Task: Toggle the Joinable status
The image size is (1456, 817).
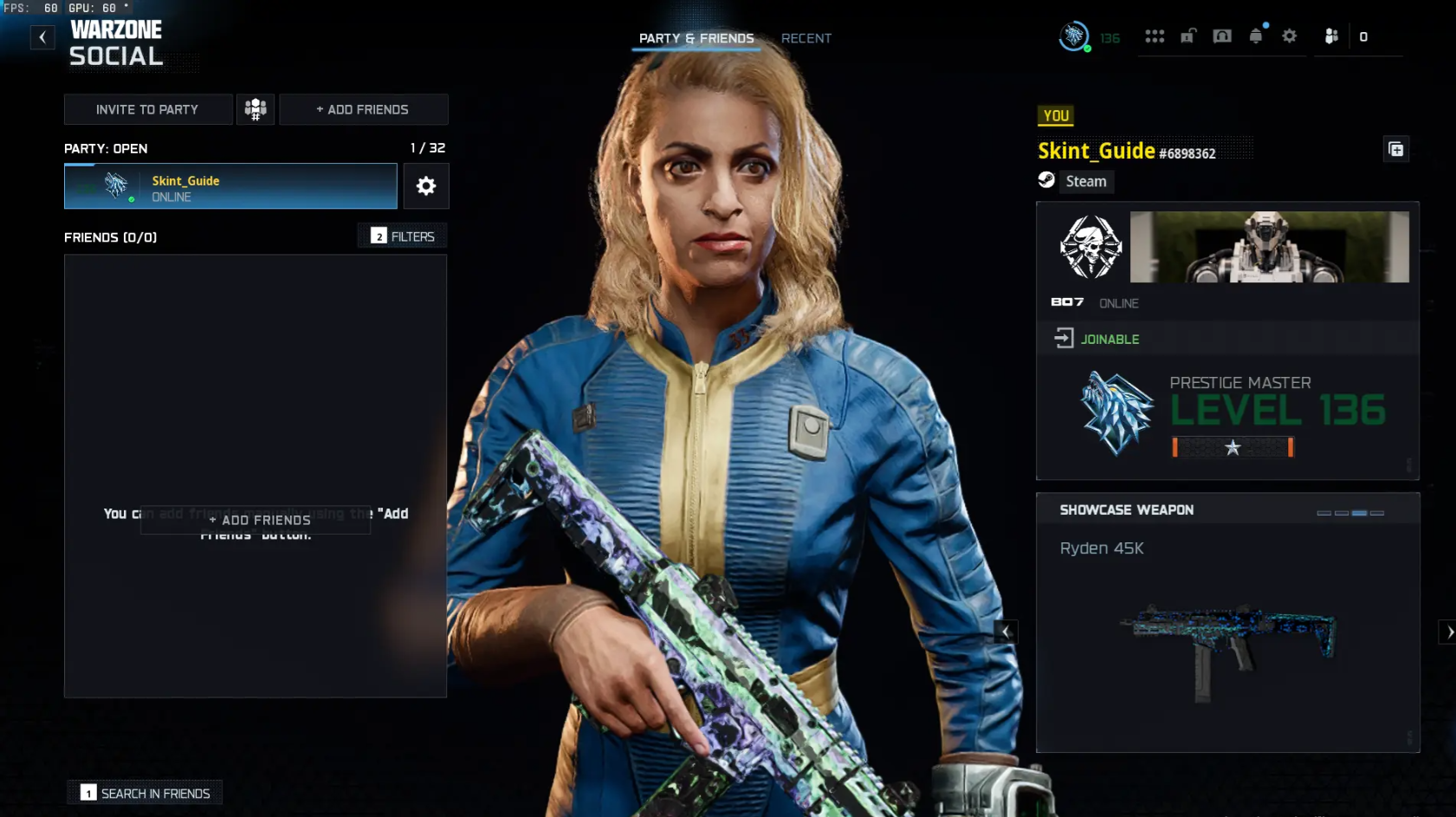Action: coord(1107,339)
